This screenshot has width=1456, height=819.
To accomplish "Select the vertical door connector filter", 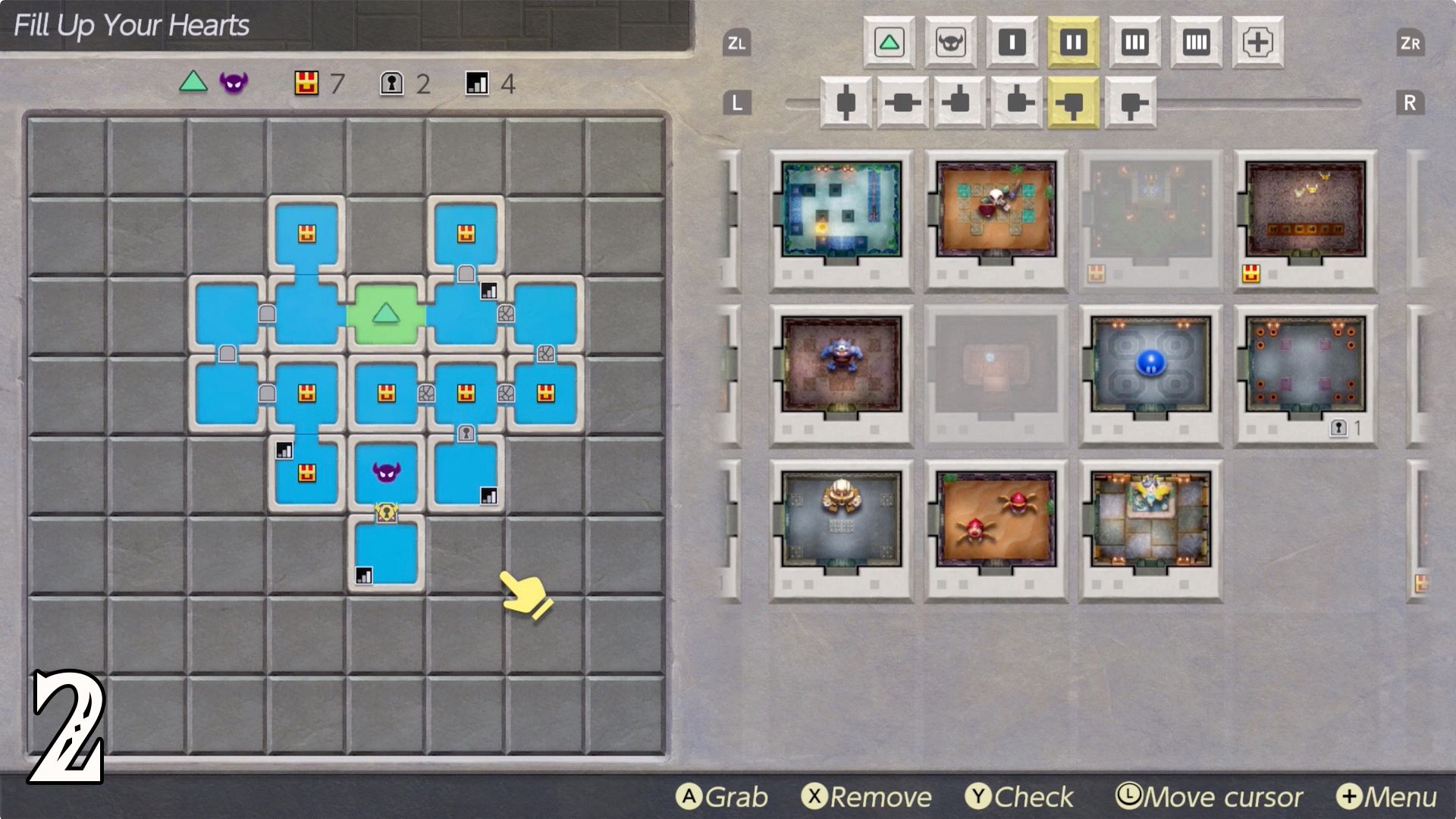I will pyautogui.click(x=846, y=104).
